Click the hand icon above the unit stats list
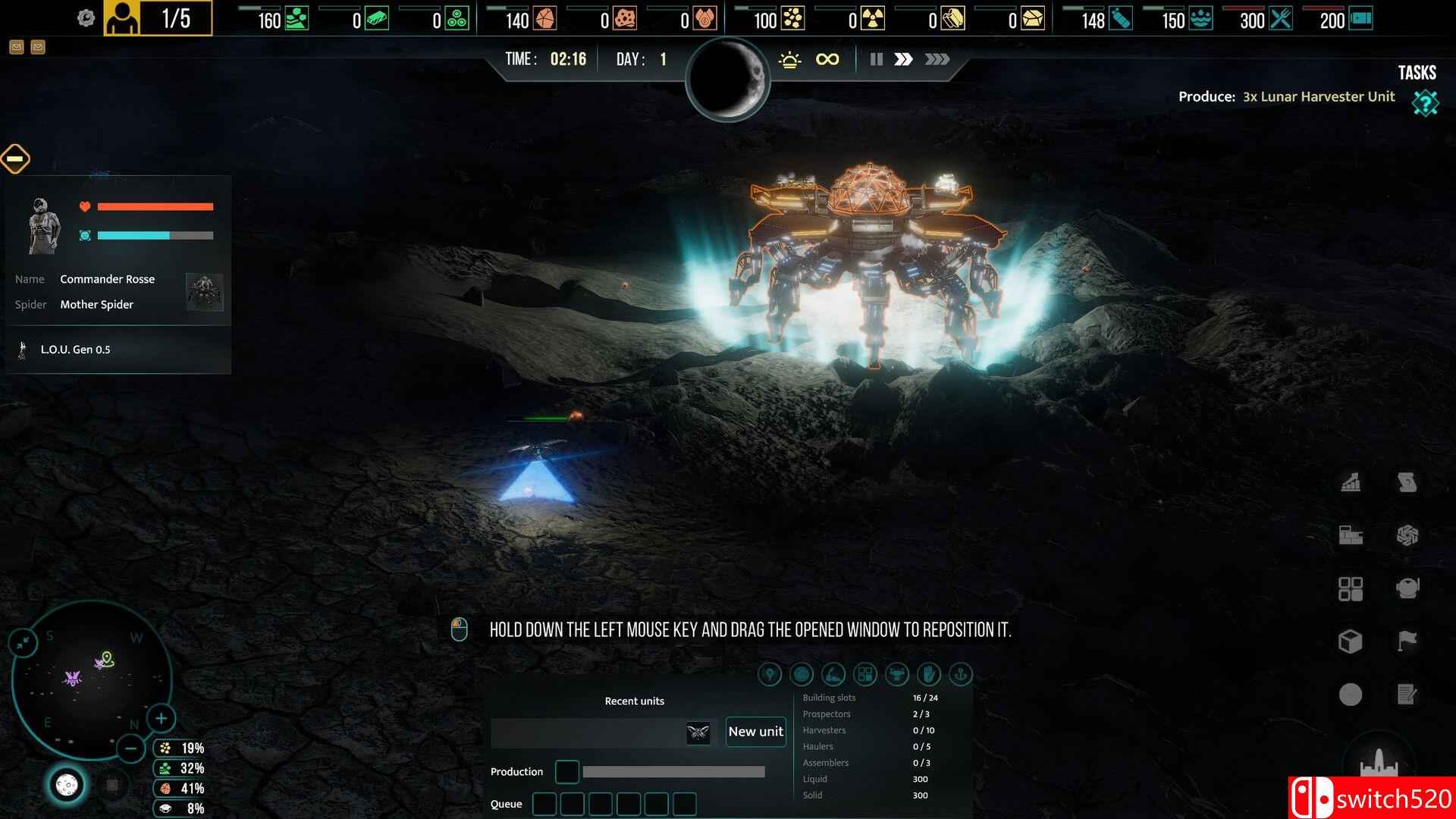 (928, 674)
